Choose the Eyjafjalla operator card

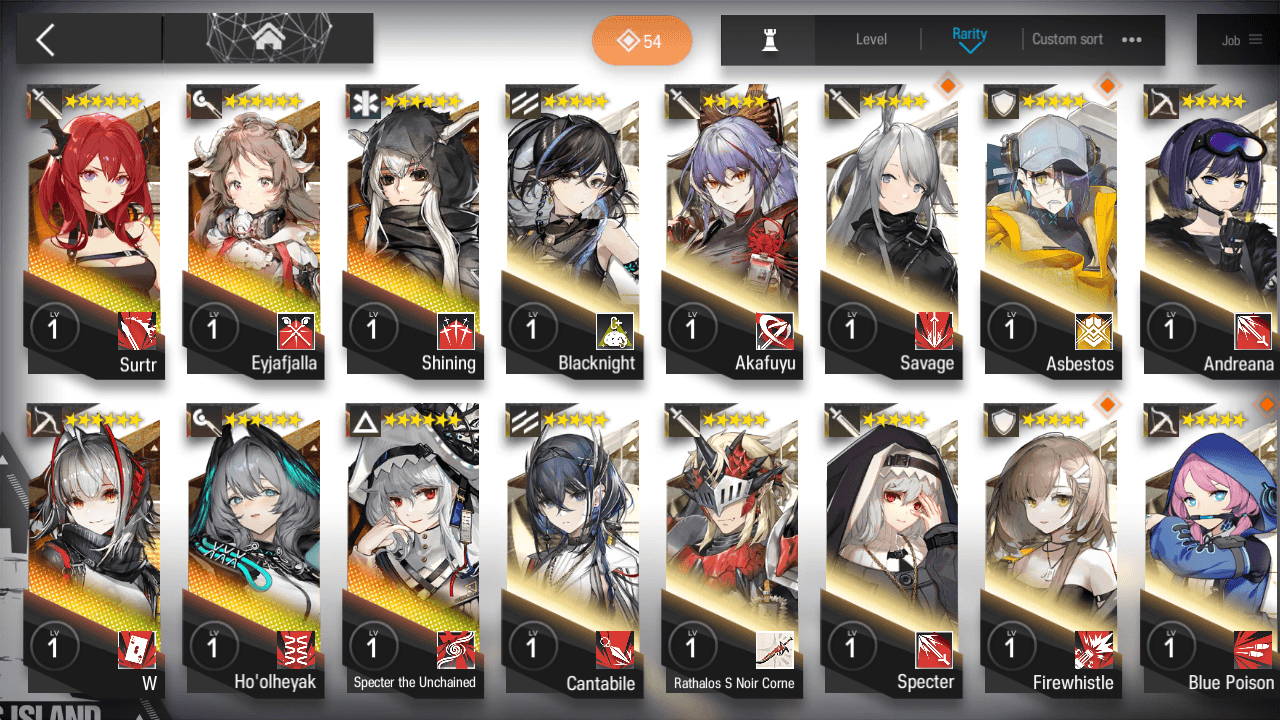point(253,230)
